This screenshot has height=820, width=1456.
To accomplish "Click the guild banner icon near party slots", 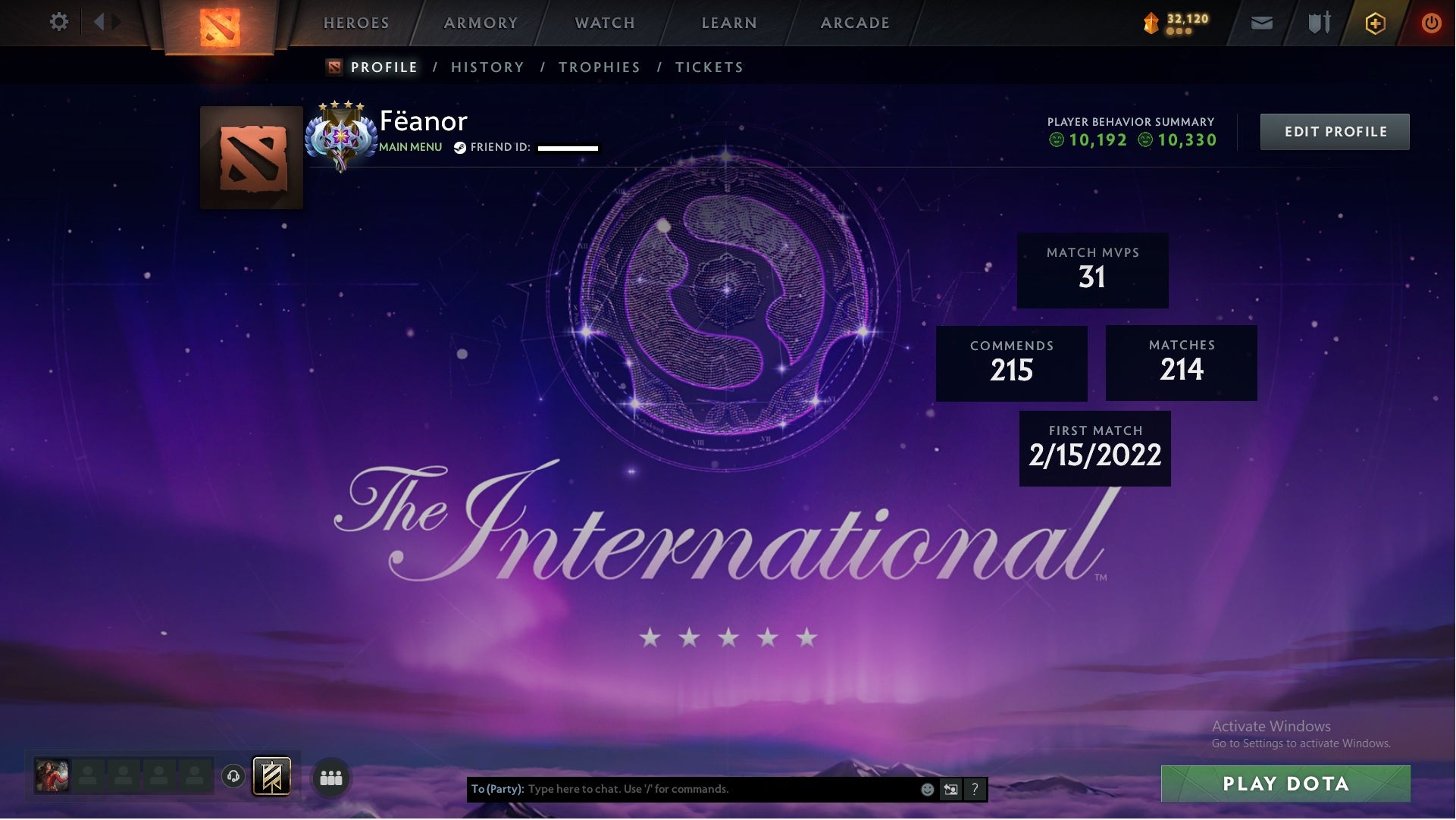I will pyautogui.click(x=270, y=777).
